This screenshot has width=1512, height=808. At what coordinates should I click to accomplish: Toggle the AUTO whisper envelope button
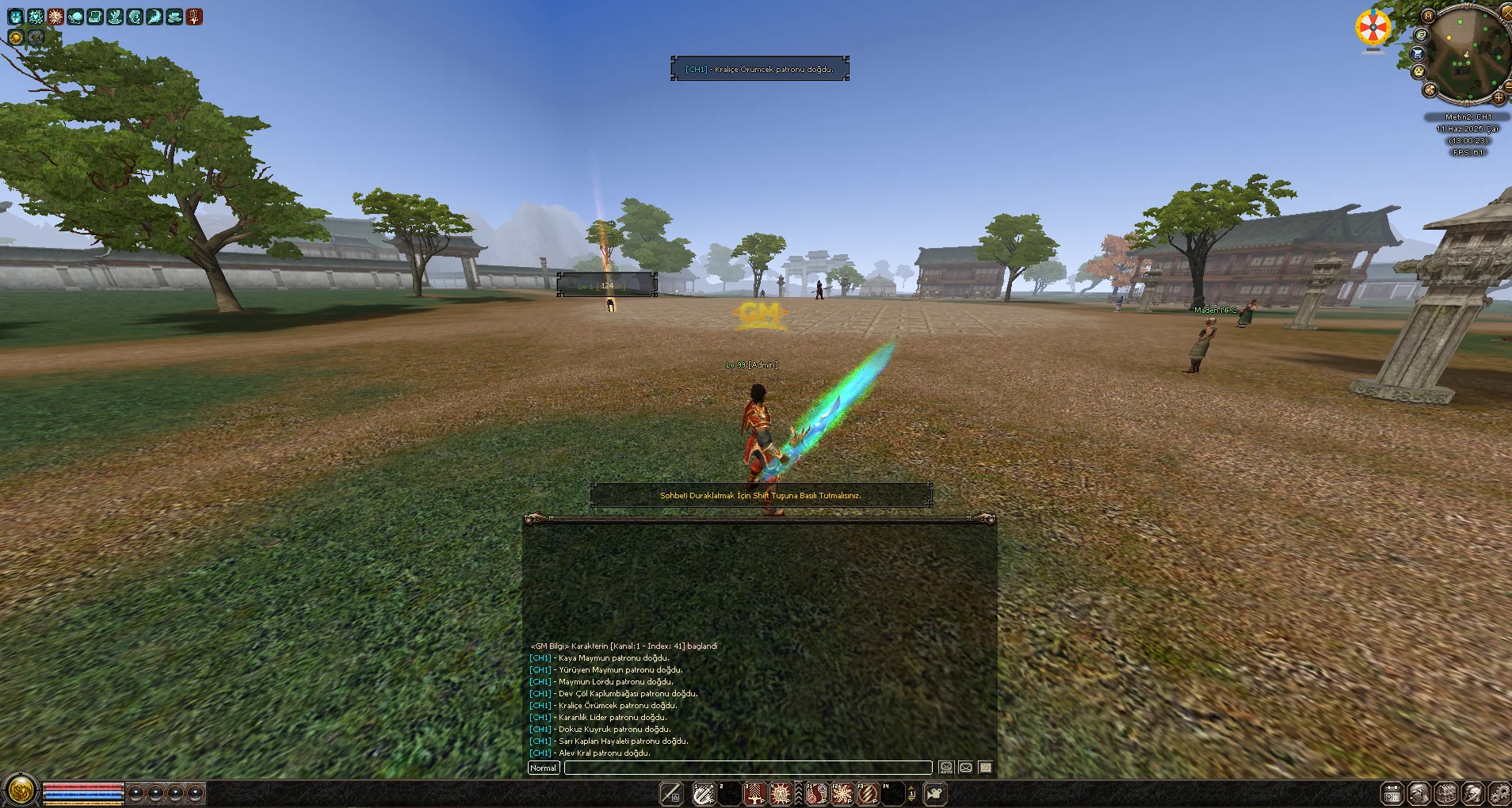[946, 768]
